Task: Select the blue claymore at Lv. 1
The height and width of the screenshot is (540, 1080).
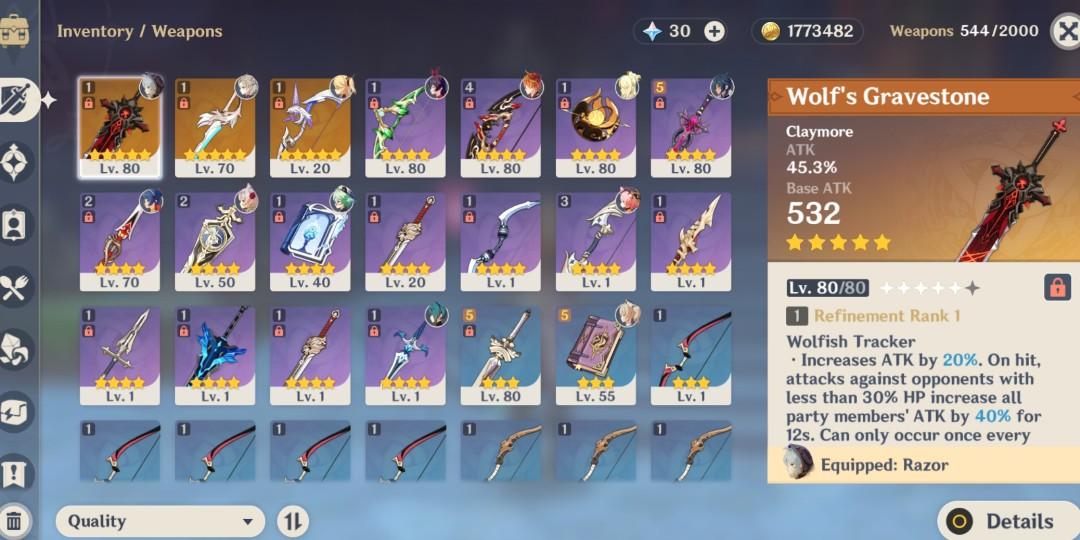Action: [215, 355]
